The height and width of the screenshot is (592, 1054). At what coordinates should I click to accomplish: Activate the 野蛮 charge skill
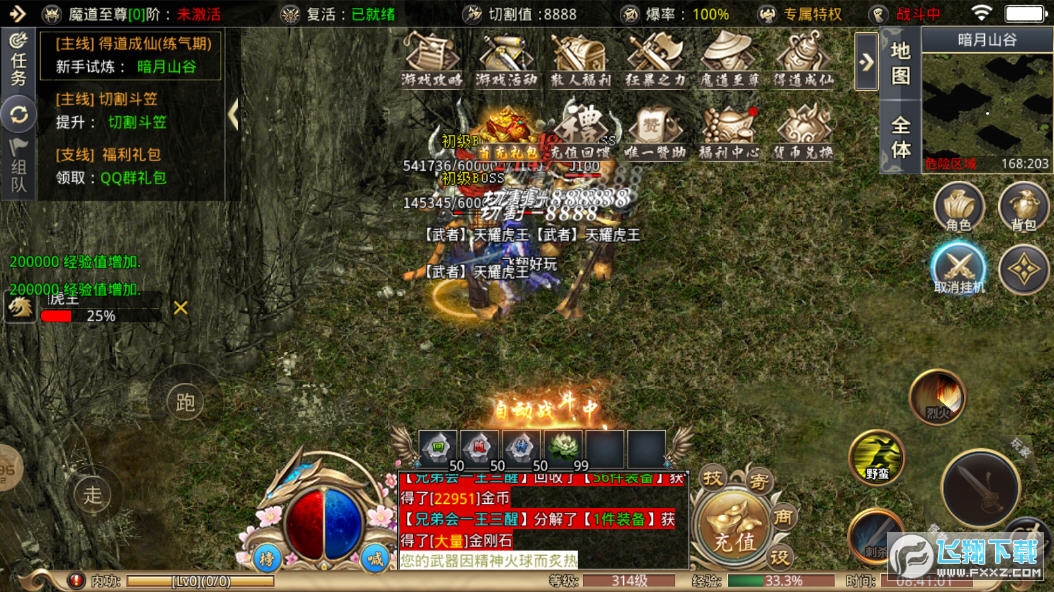click(876, 458)
